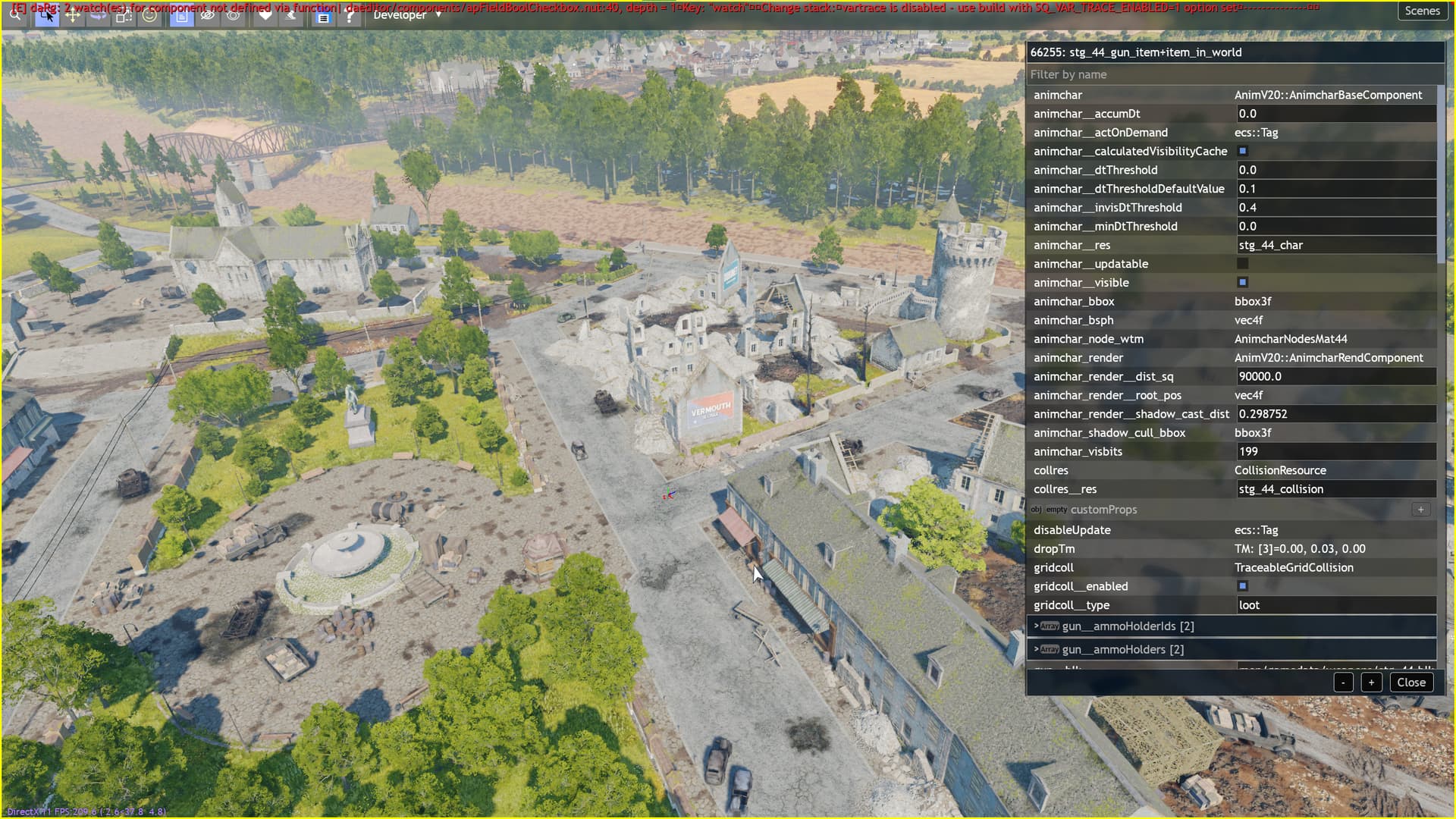Select the Scale tool icon
This screenshot has width=1456, height=819.
(124, 15)
